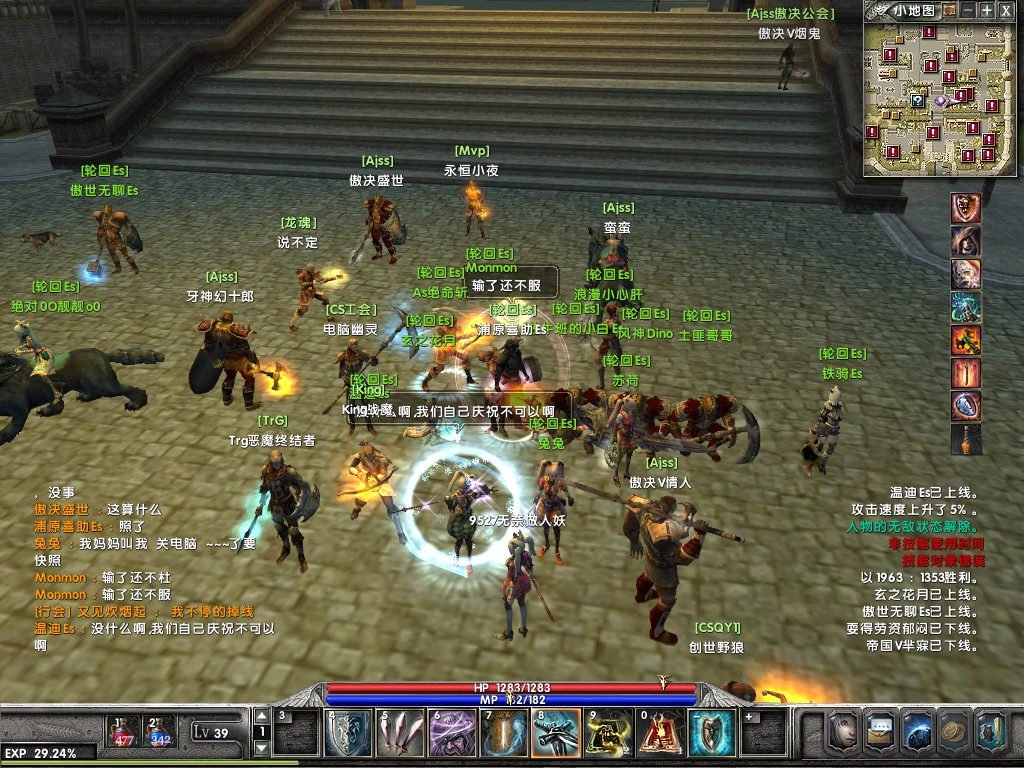
Task: Activate the triple blades skill in slot 5
Action: (397, 733)
